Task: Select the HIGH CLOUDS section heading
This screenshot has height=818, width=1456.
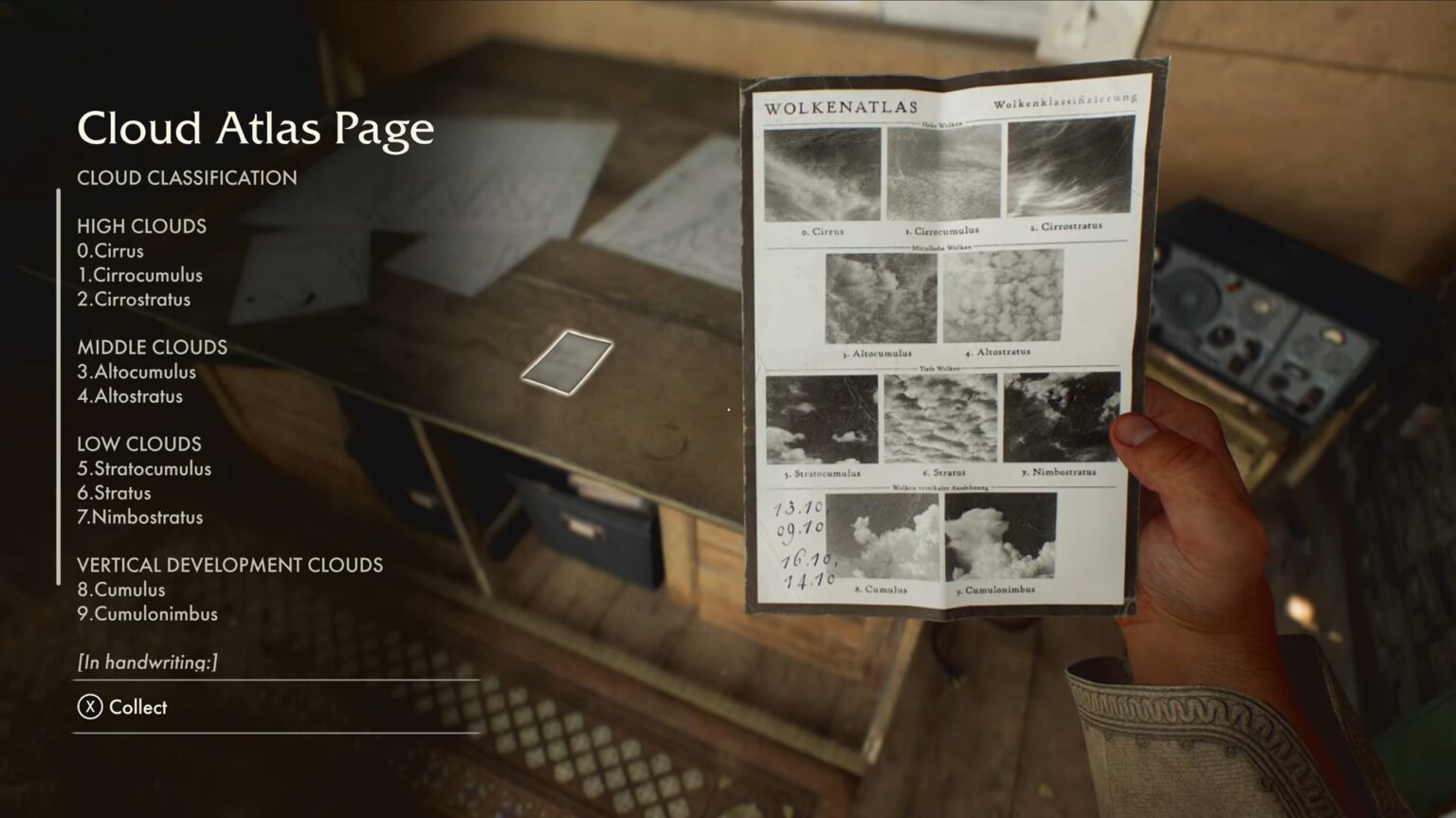Action: click(142, 227)
